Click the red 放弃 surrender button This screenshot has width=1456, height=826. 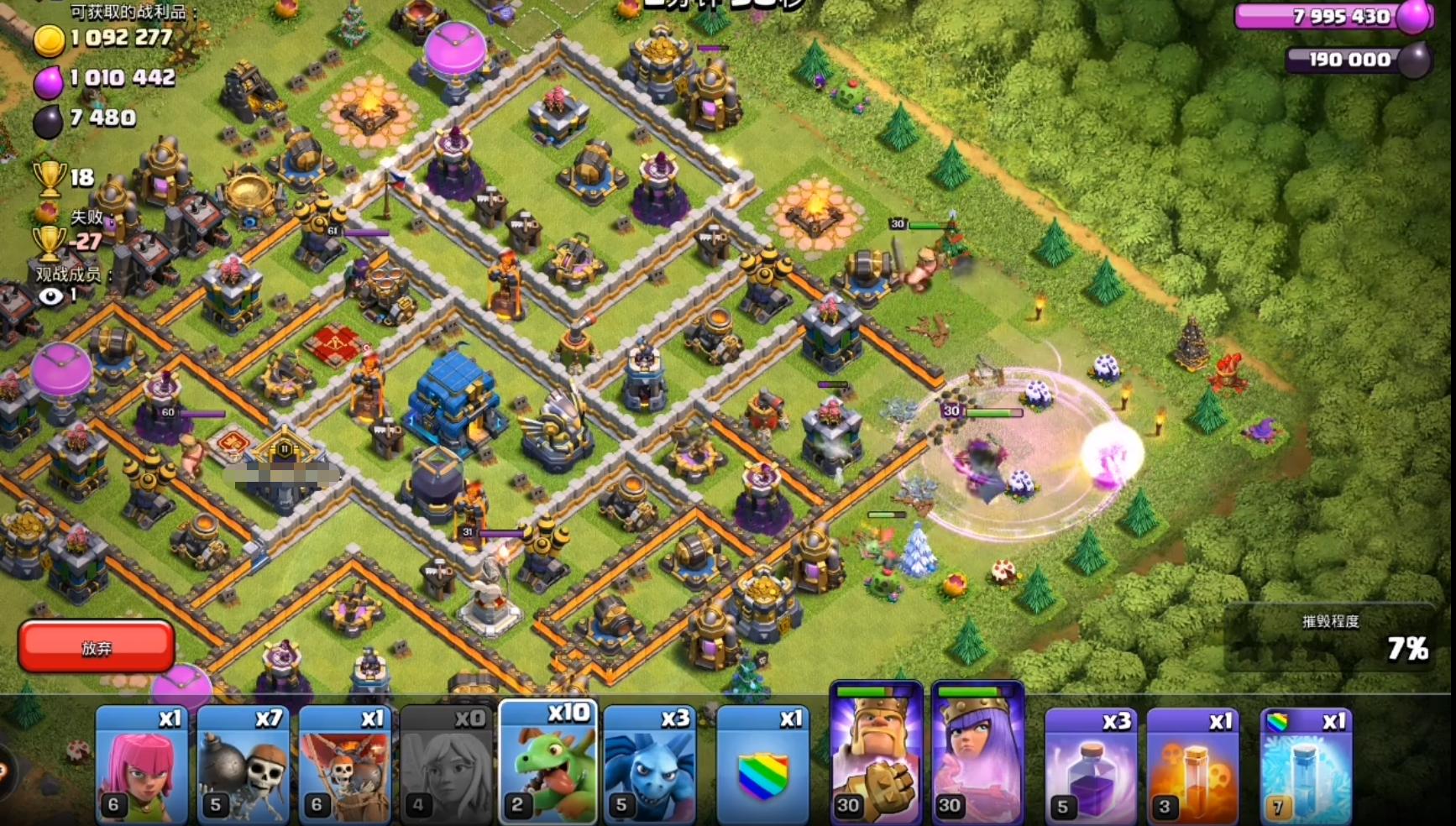[96, 646]
